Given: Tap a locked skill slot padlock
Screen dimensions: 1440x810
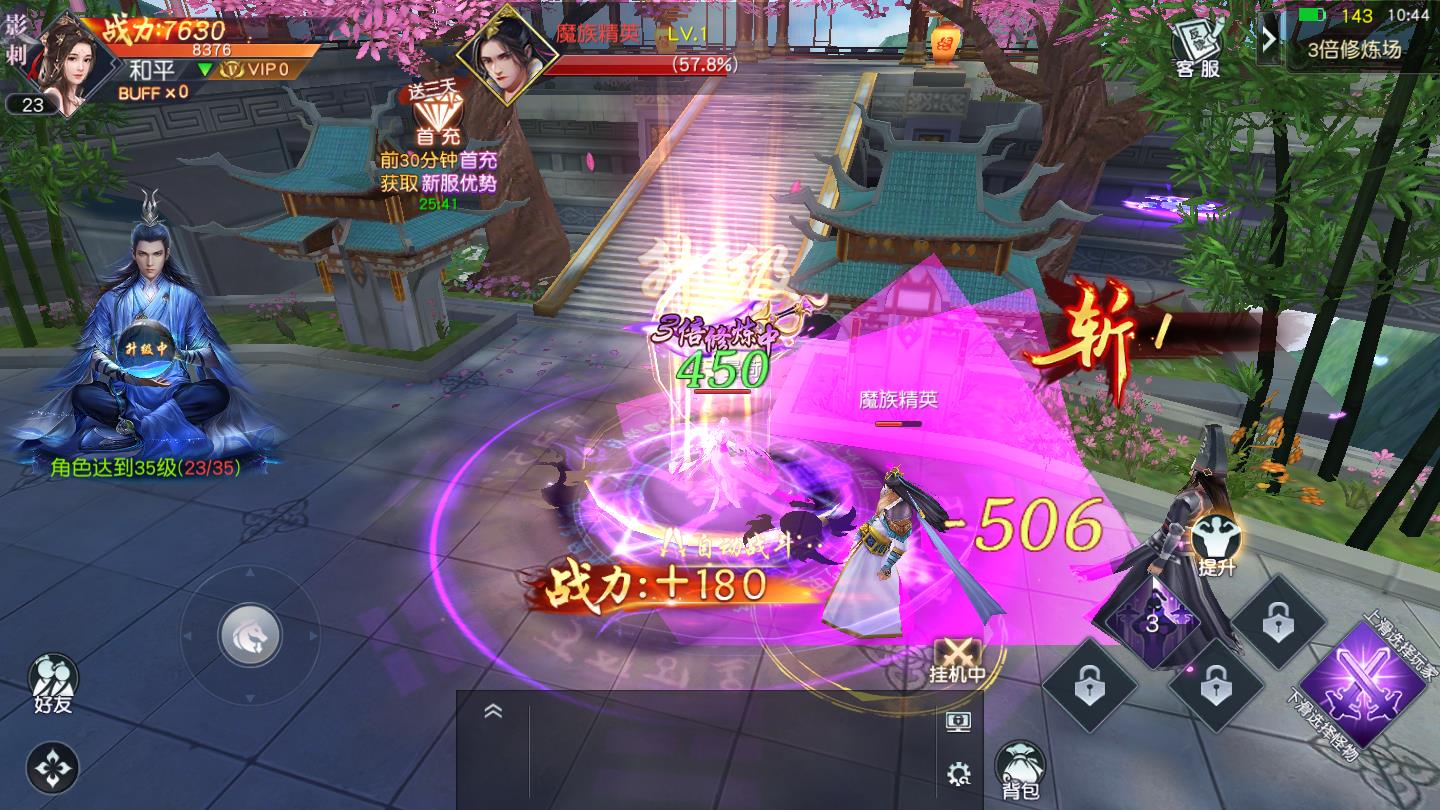Looking at the screenshot, I should click(x=1091, y=686).
